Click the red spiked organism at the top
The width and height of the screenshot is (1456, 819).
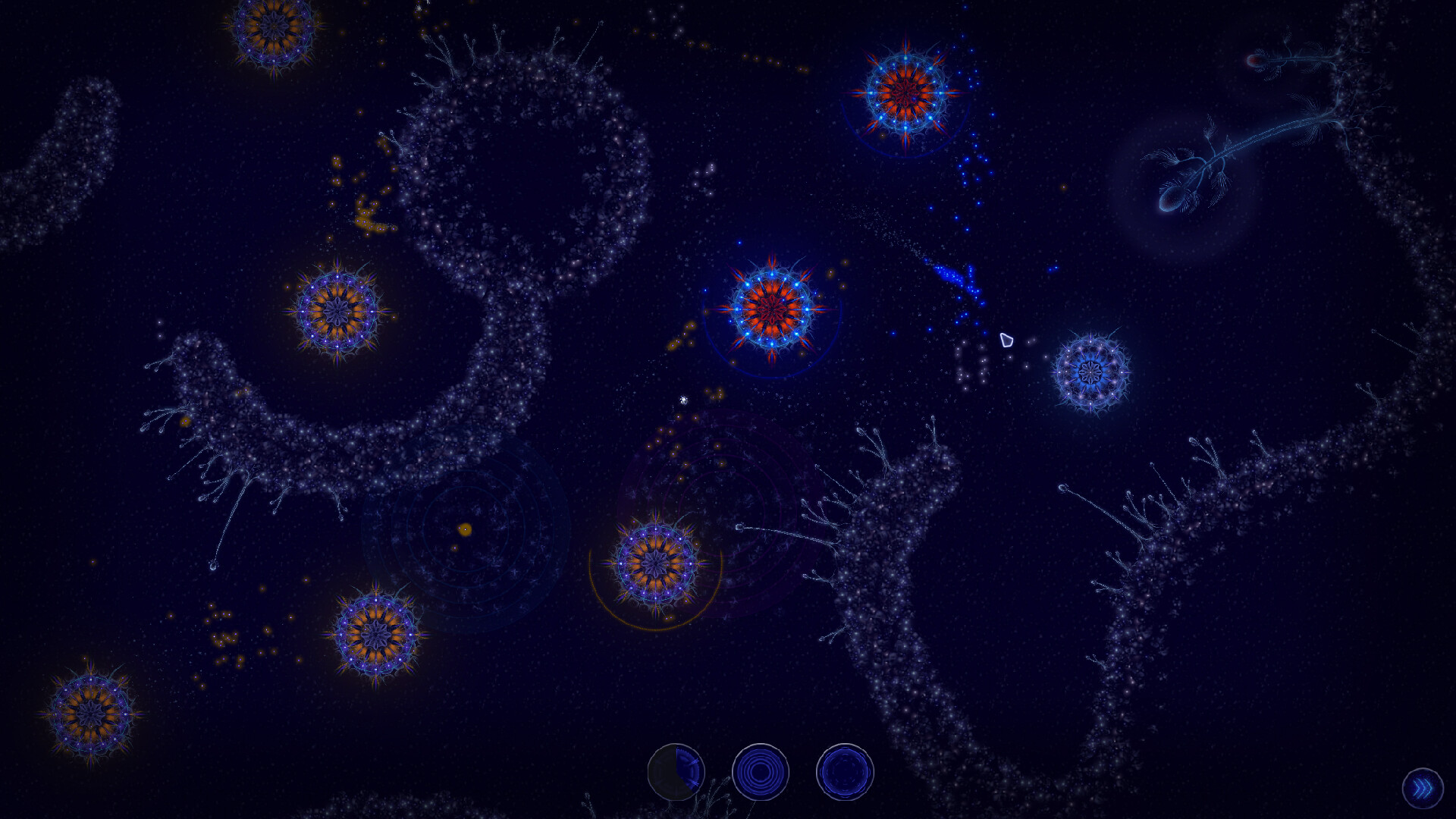904,91
